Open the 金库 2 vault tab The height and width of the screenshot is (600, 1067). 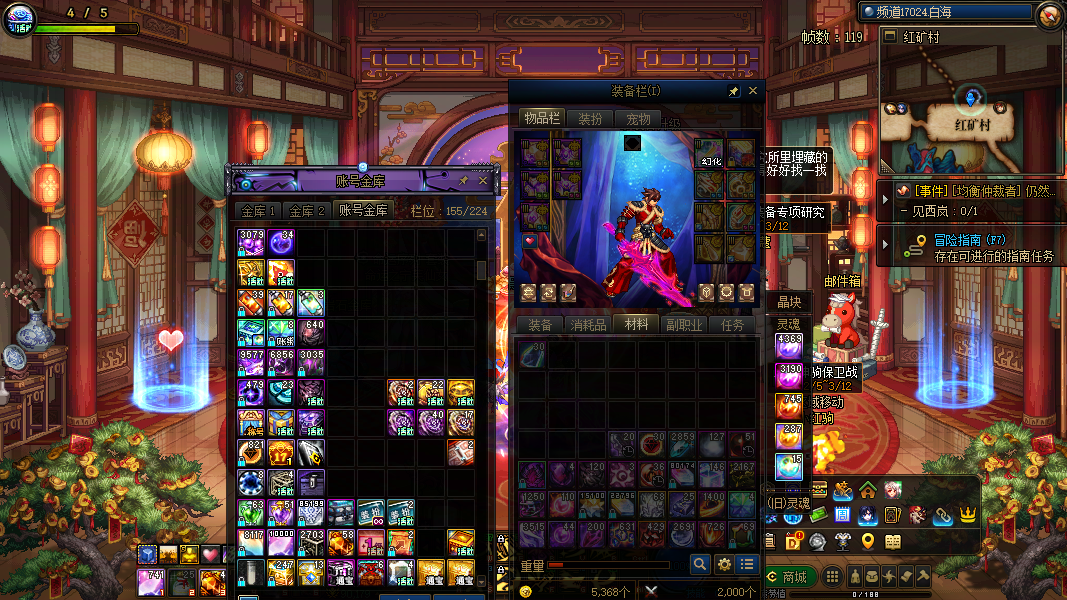pyautogui.click(x=307, y=211)
